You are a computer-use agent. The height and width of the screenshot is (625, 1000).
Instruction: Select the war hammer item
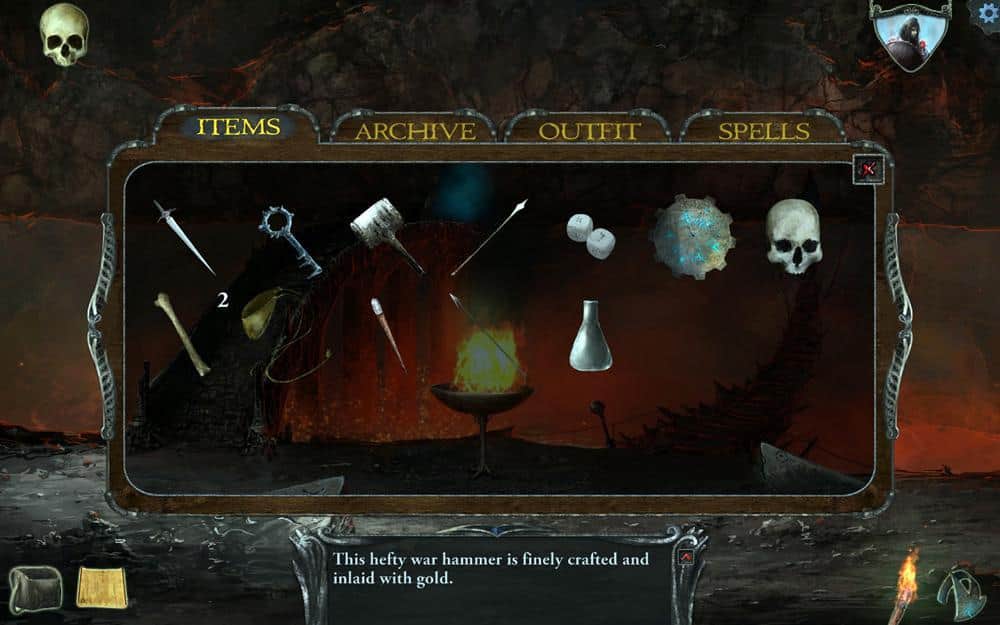click(x=385, y=230)
